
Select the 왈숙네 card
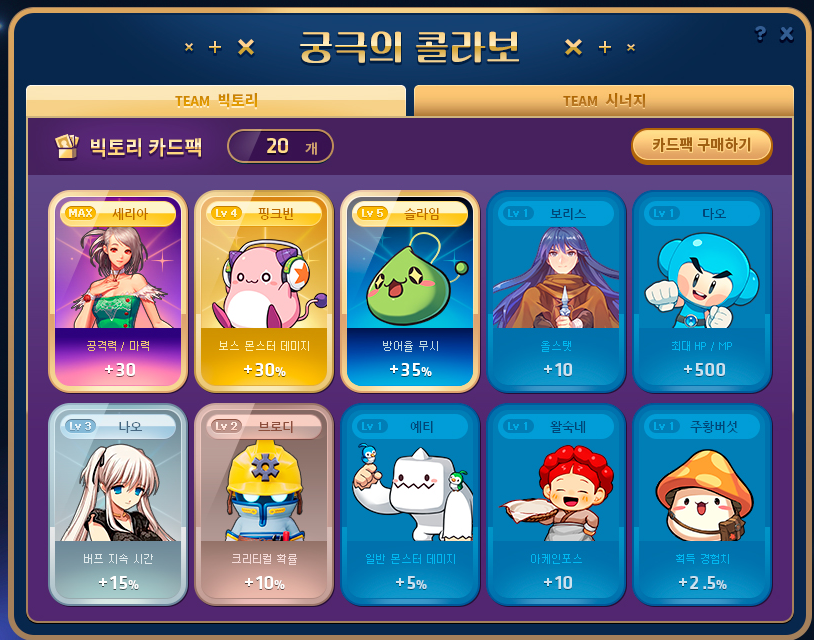coord(556,503)
